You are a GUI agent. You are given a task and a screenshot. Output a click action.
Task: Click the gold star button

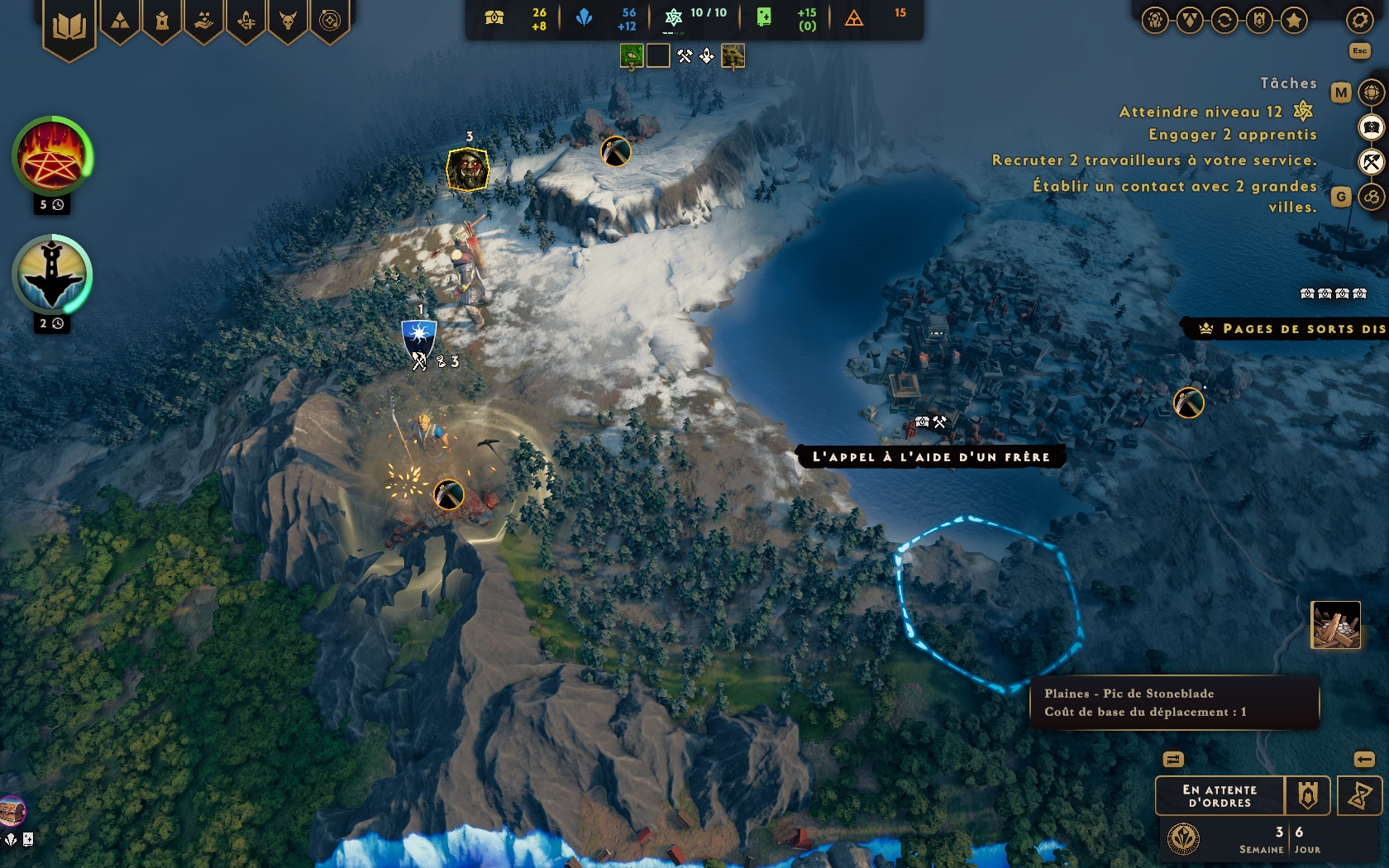1294,20
